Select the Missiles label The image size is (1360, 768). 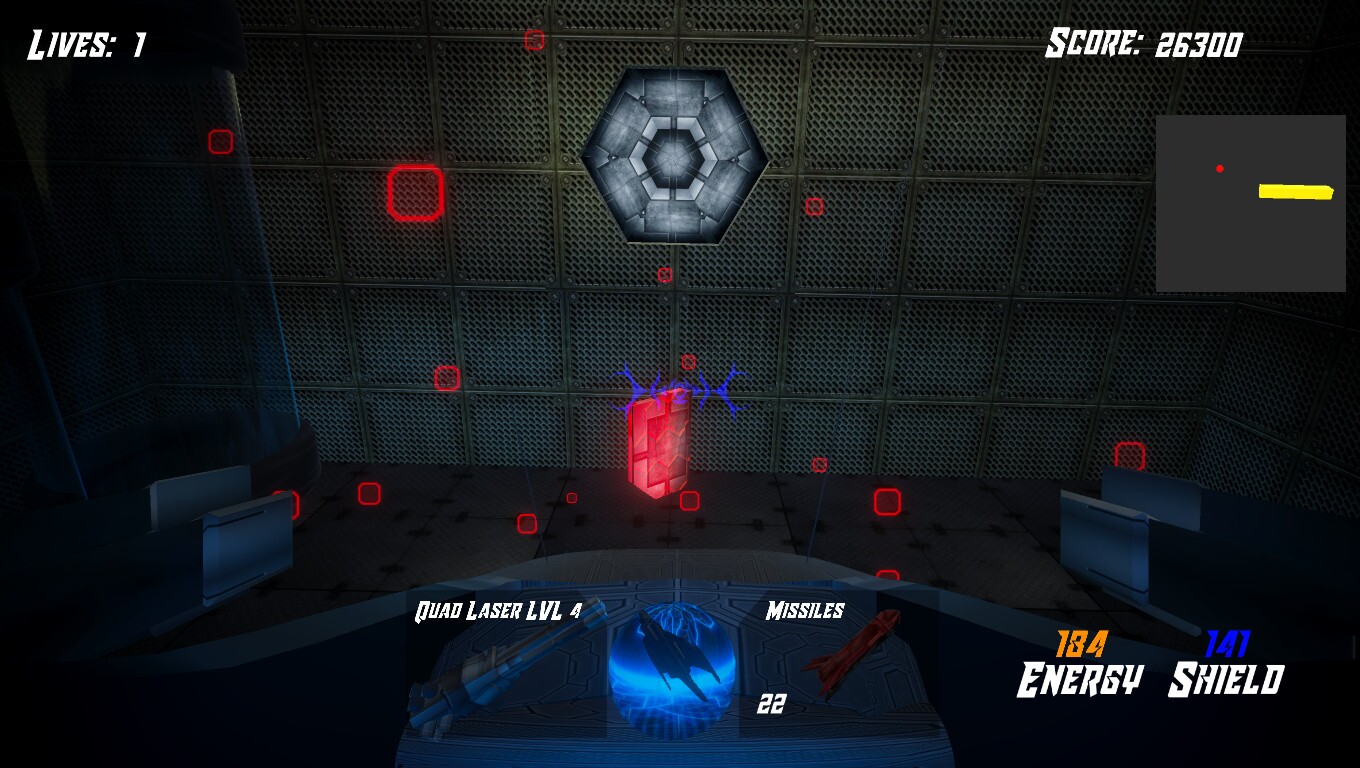point(806,609)
